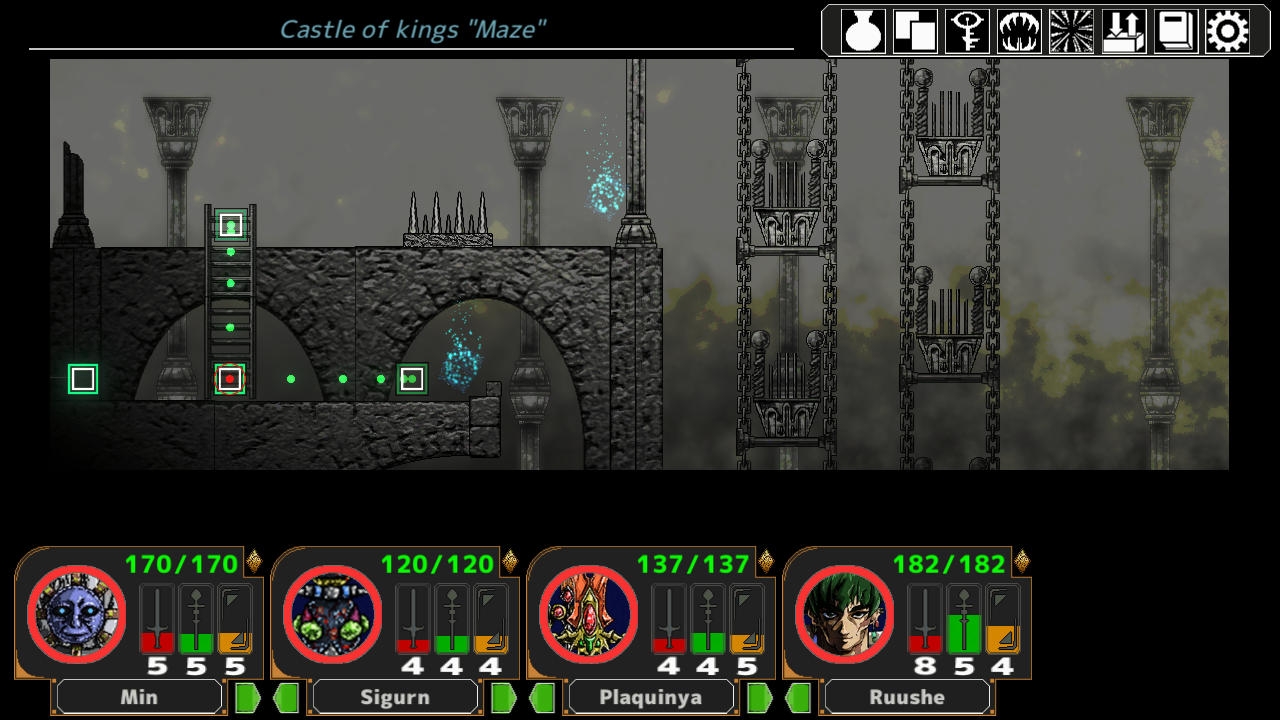Move Min right with the green arrow
1280x720 pixels.
tap(246, 697)
